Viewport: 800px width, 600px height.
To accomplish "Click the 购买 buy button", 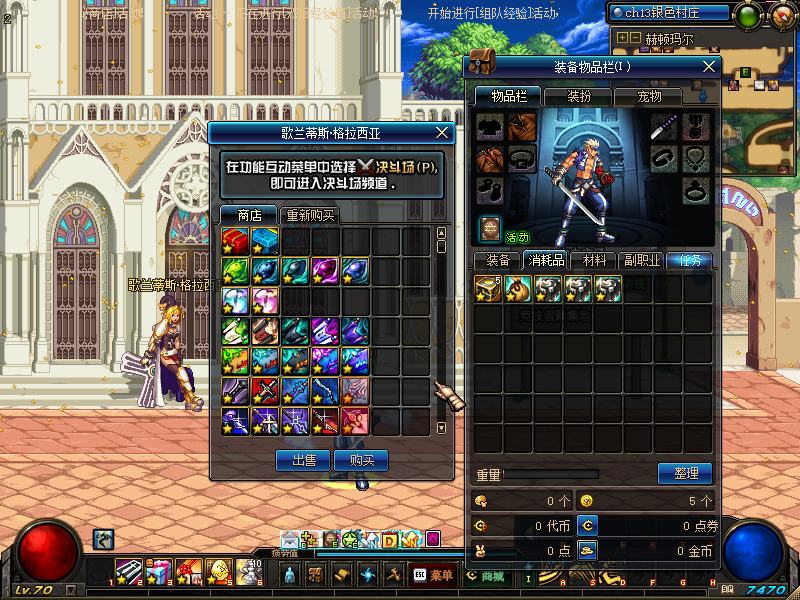I will (x=361, y=460).
